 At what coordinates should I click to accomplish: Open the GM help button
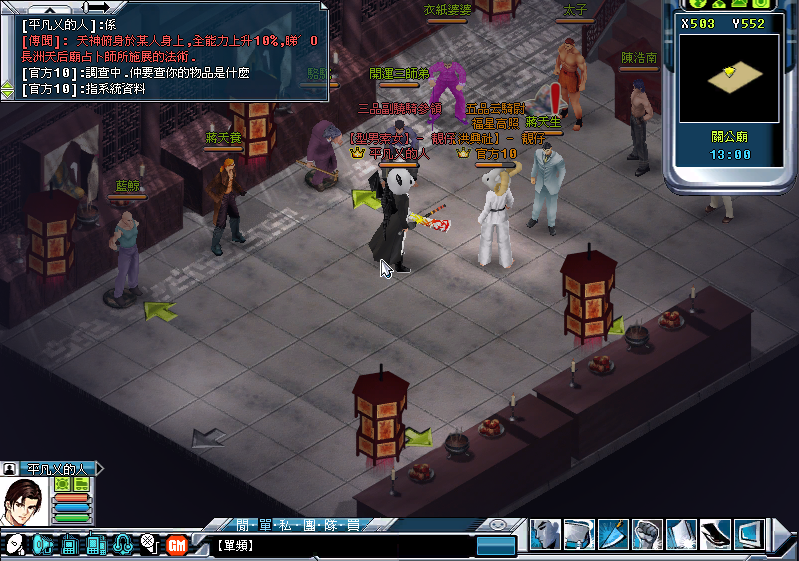[x=177, y=545]
